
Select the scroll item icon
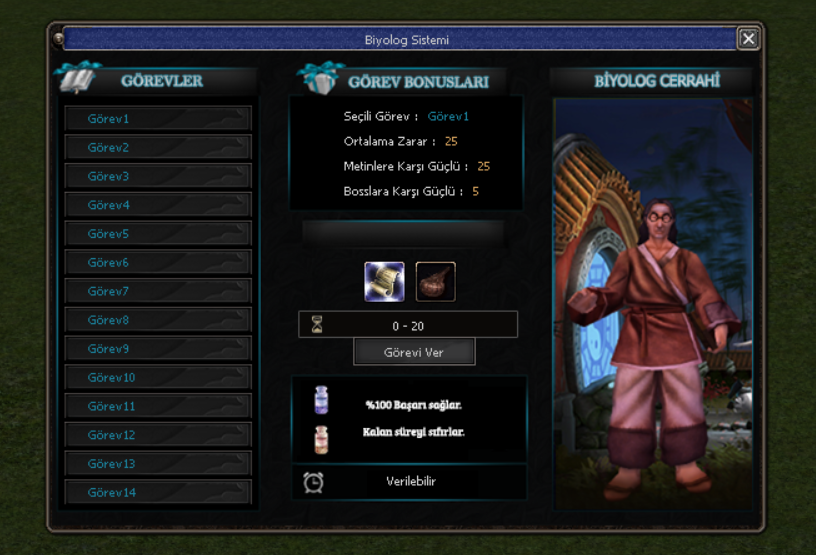[x=385, y=282]
